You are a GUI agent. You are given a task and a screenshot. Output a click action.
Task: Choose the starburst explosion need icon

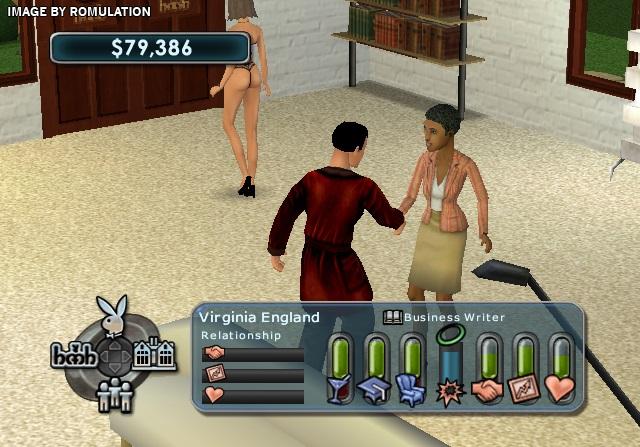(451, 390)
